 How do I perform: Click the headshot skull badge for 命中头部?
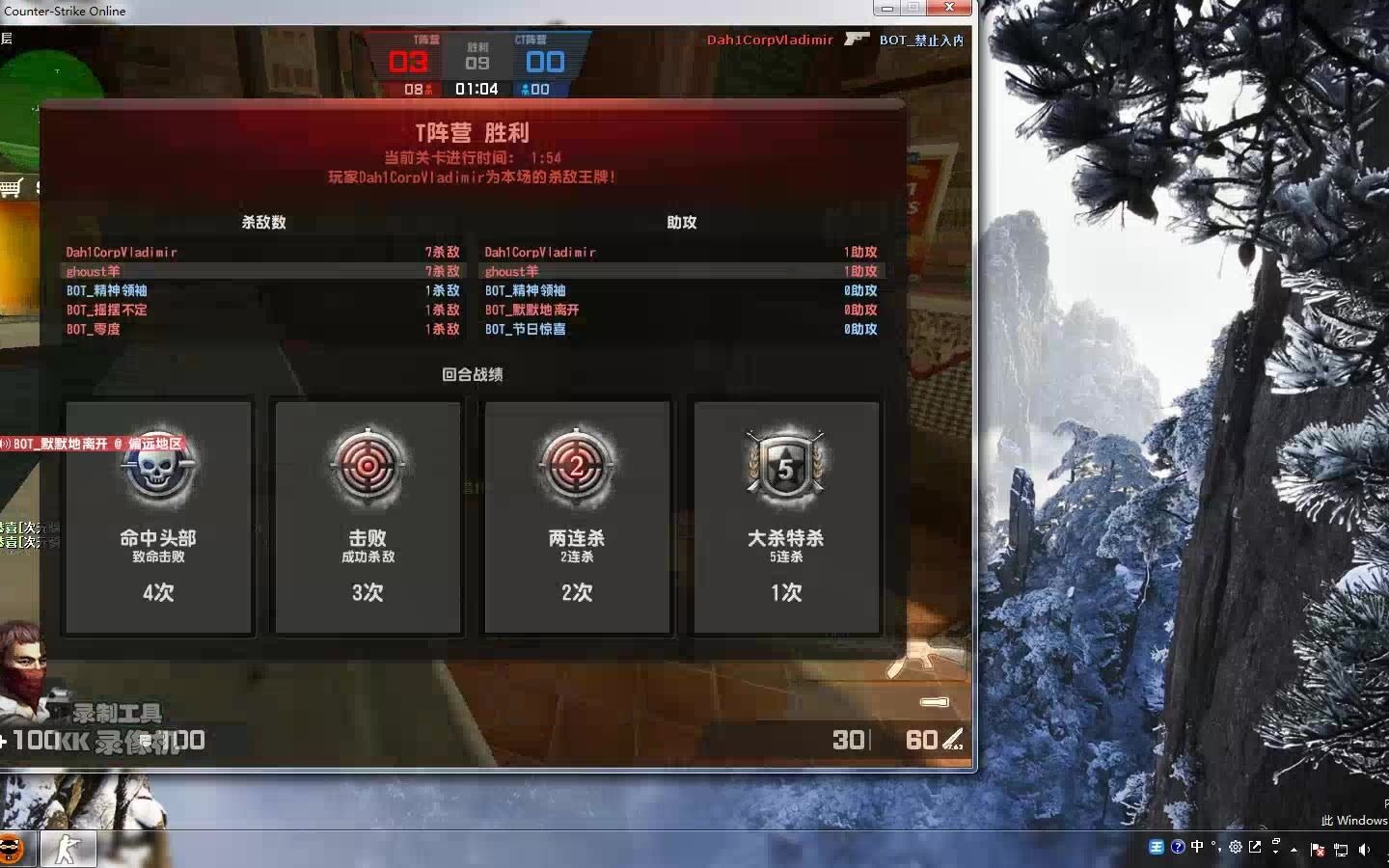click(x=157, y=468)
